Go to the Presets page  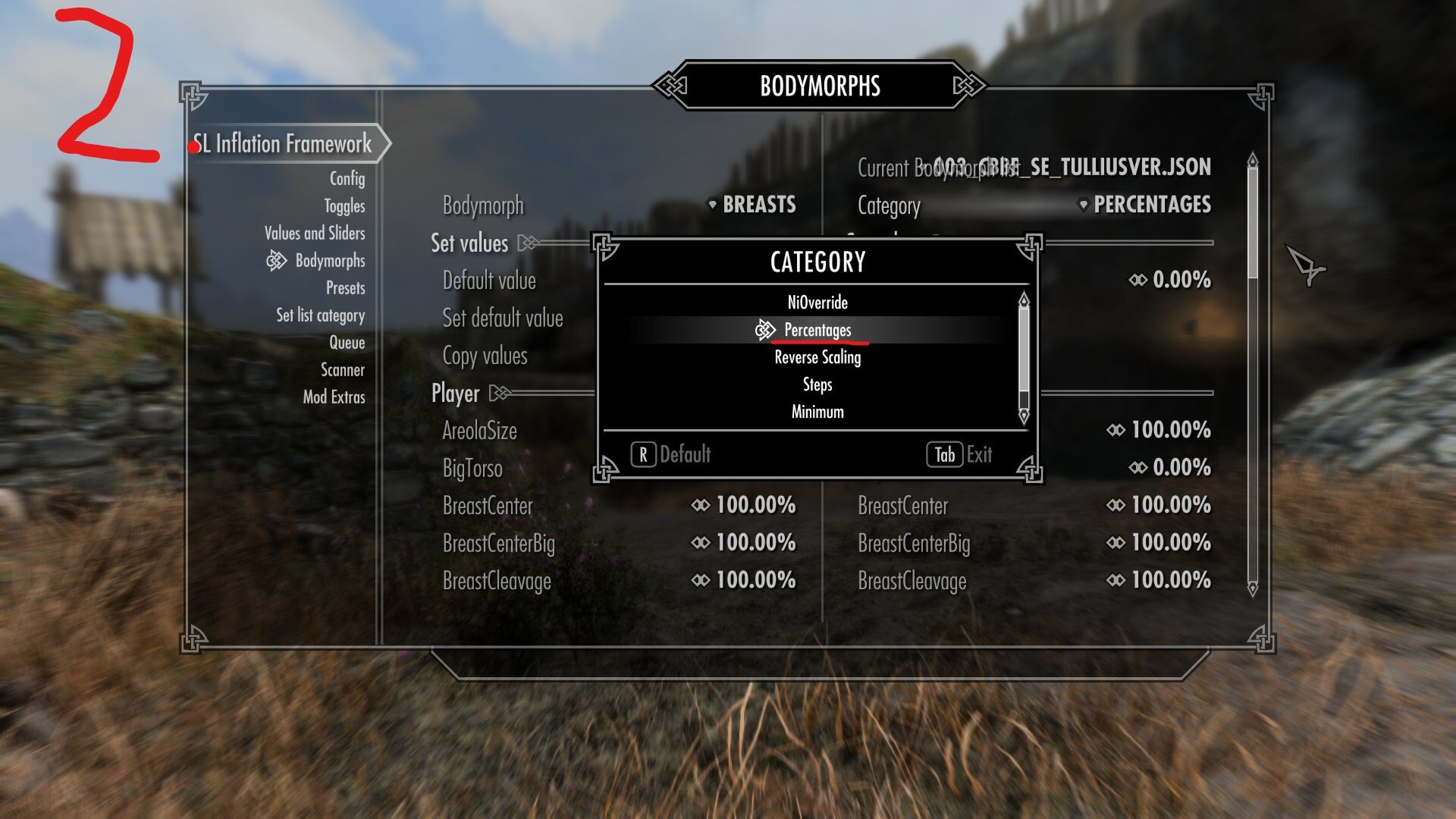(345, 287)
